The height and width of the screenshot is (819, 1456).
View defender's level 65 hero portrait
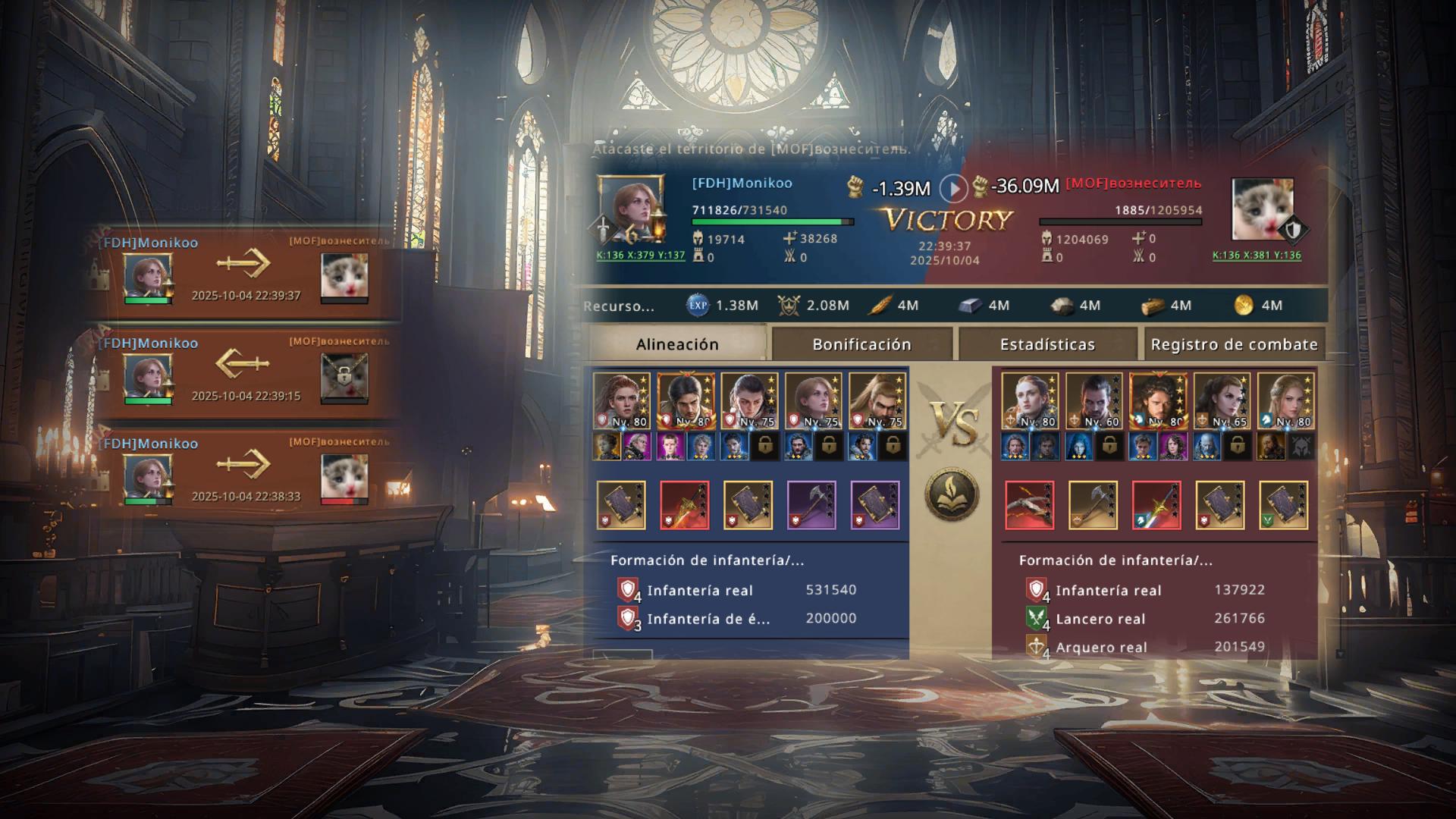pos(1221,401)
